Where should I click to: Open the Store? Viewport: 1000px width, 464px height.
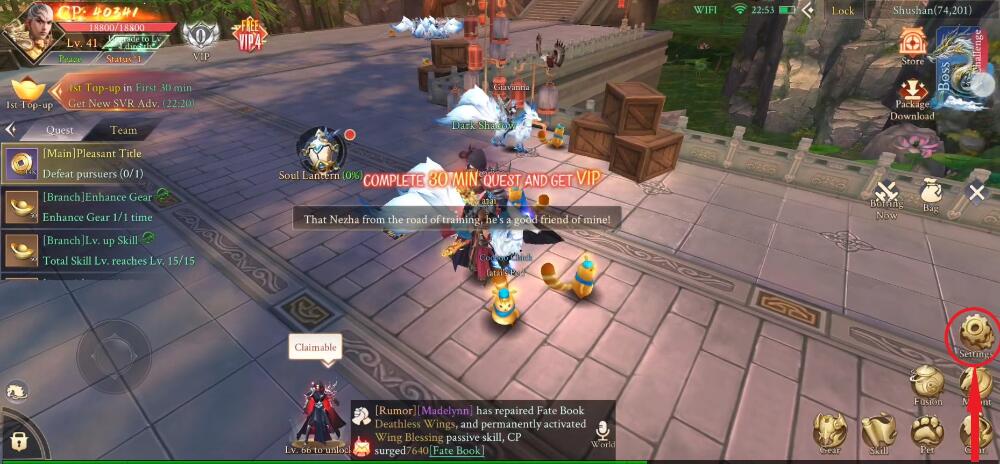tap(912, 46)
